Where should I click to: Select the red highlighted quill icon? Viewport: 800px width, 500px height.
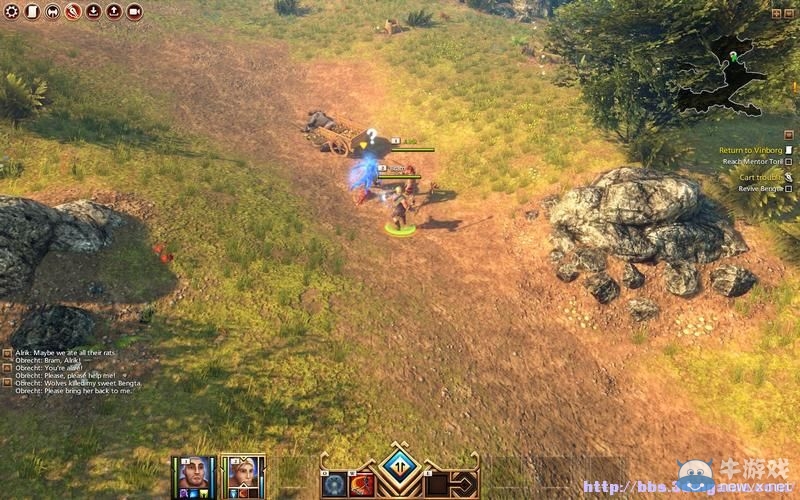click(73, 12)
